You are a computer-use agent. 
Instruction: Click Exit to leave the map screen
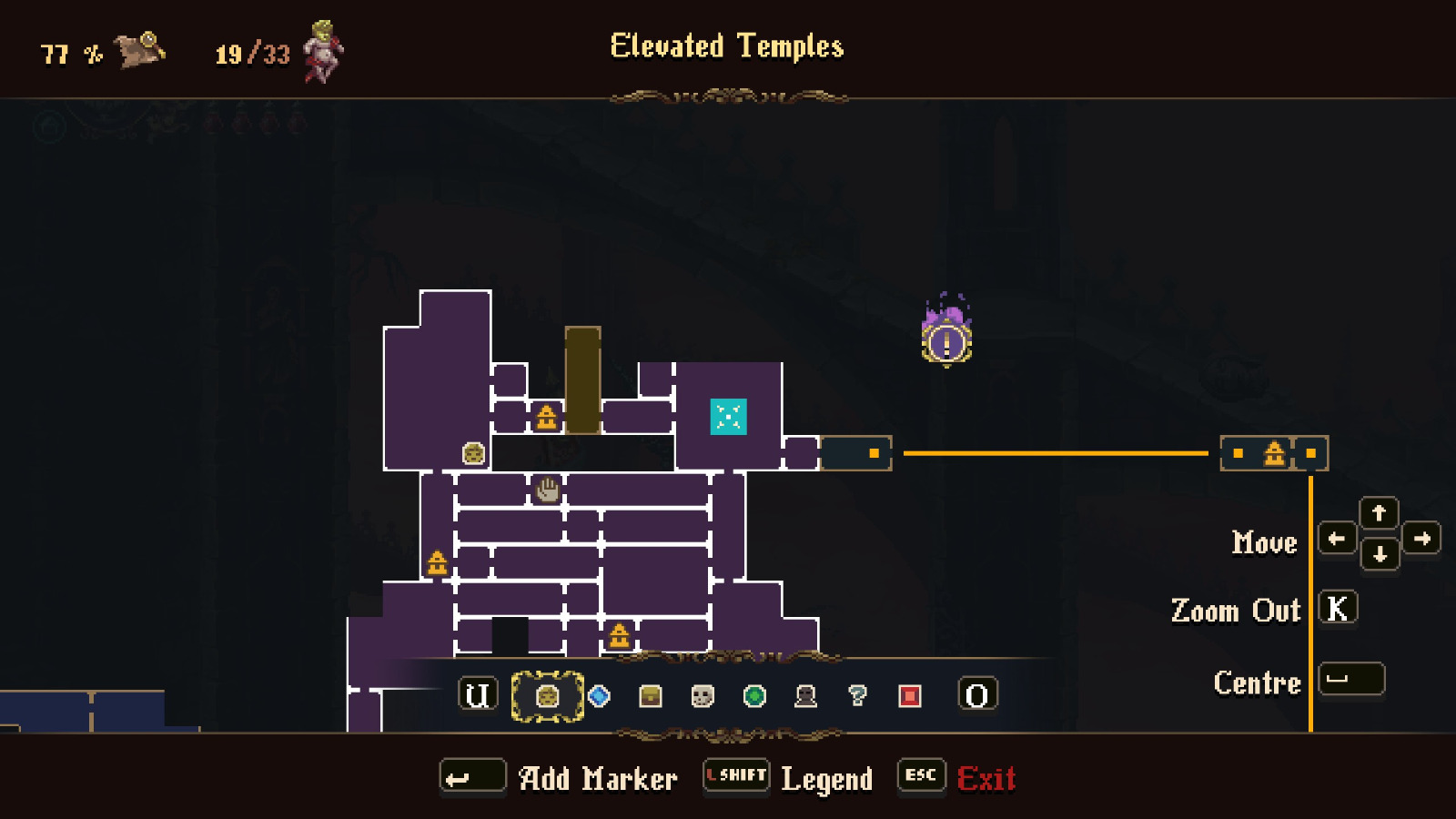(987, 778)
